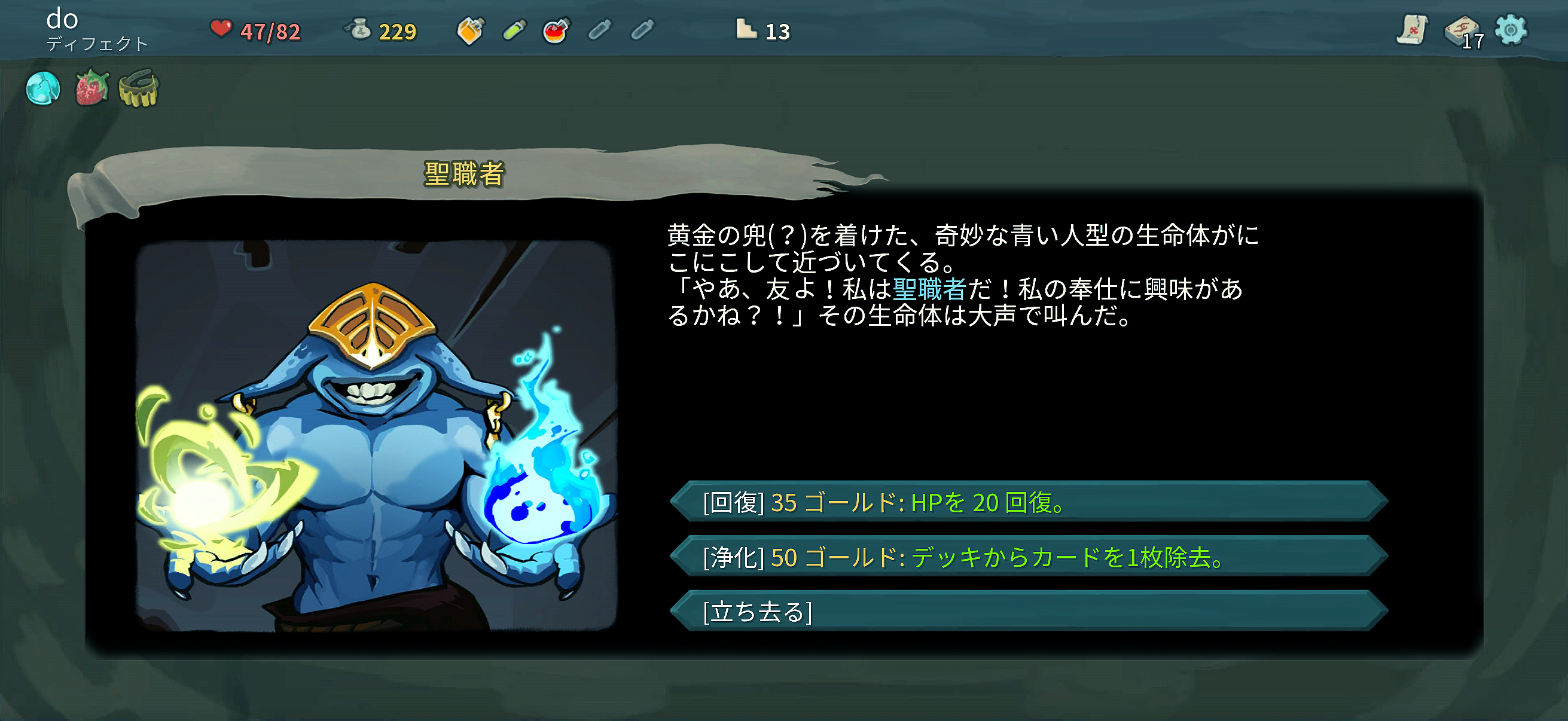Click the first empty potion slot
The image size is (1568, 721).
599,29
